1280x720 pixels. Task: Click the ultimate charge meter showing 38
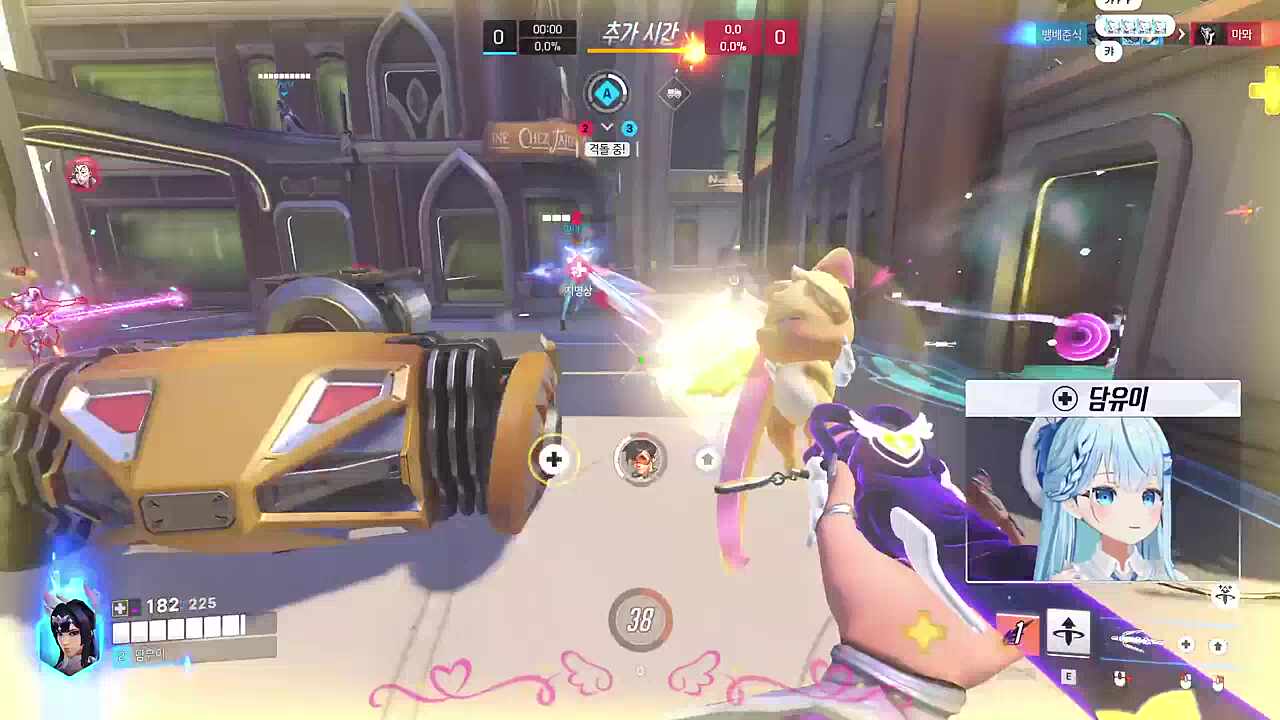click(x=640, y=620)
